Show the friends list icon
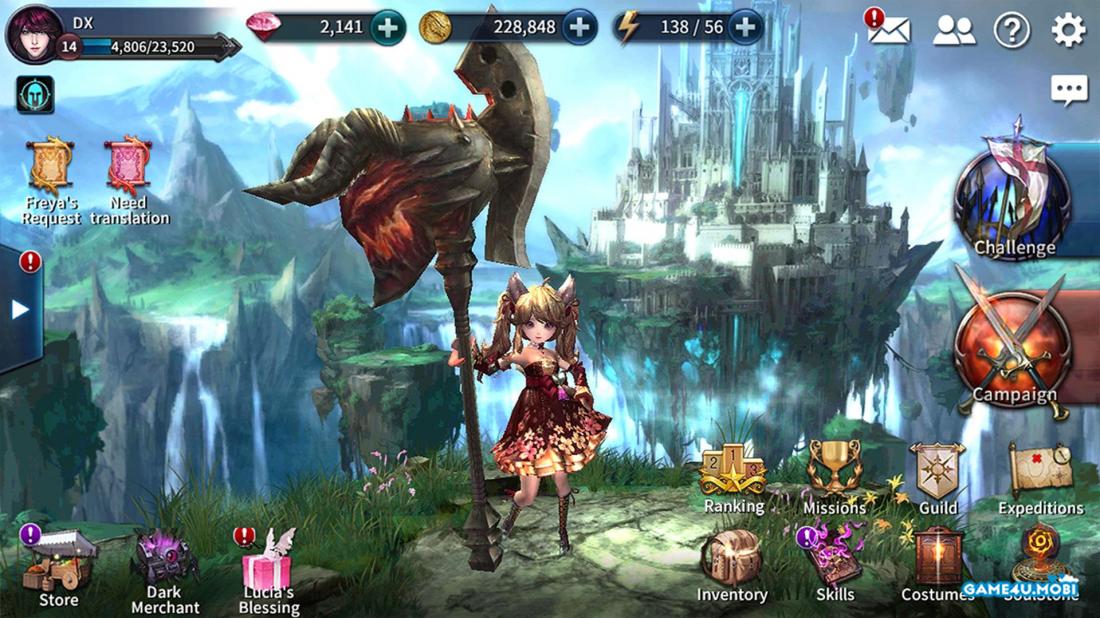 [x=954, y=31]
